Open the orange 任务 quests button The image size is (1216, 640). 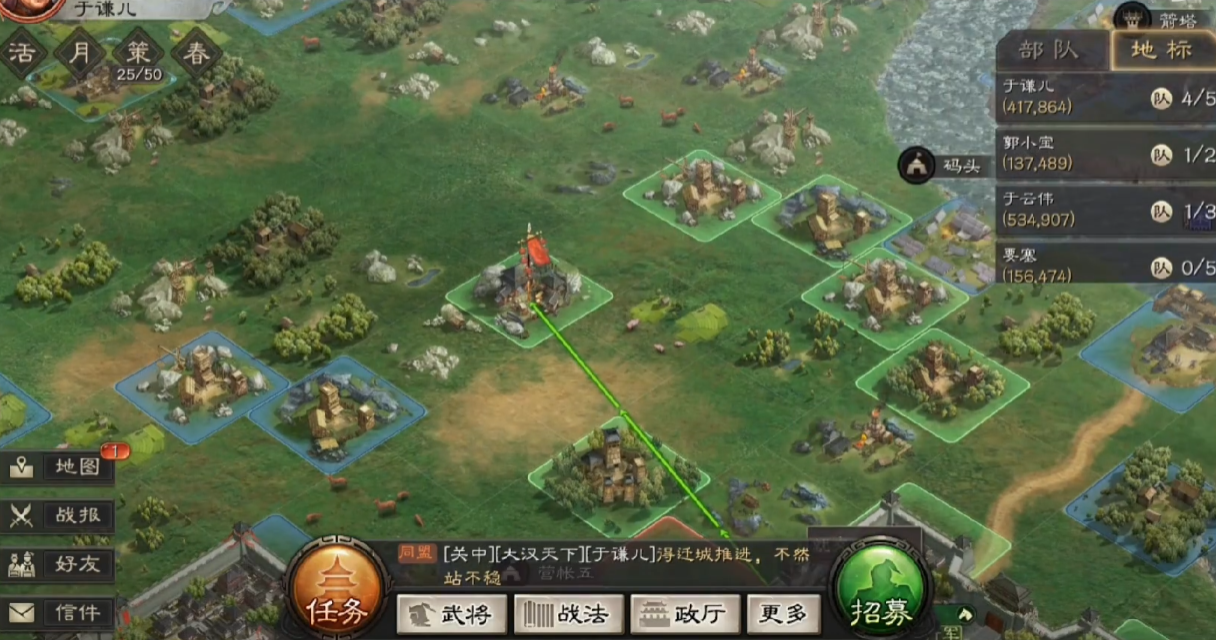pyautogui.click(x=336, y=592)
